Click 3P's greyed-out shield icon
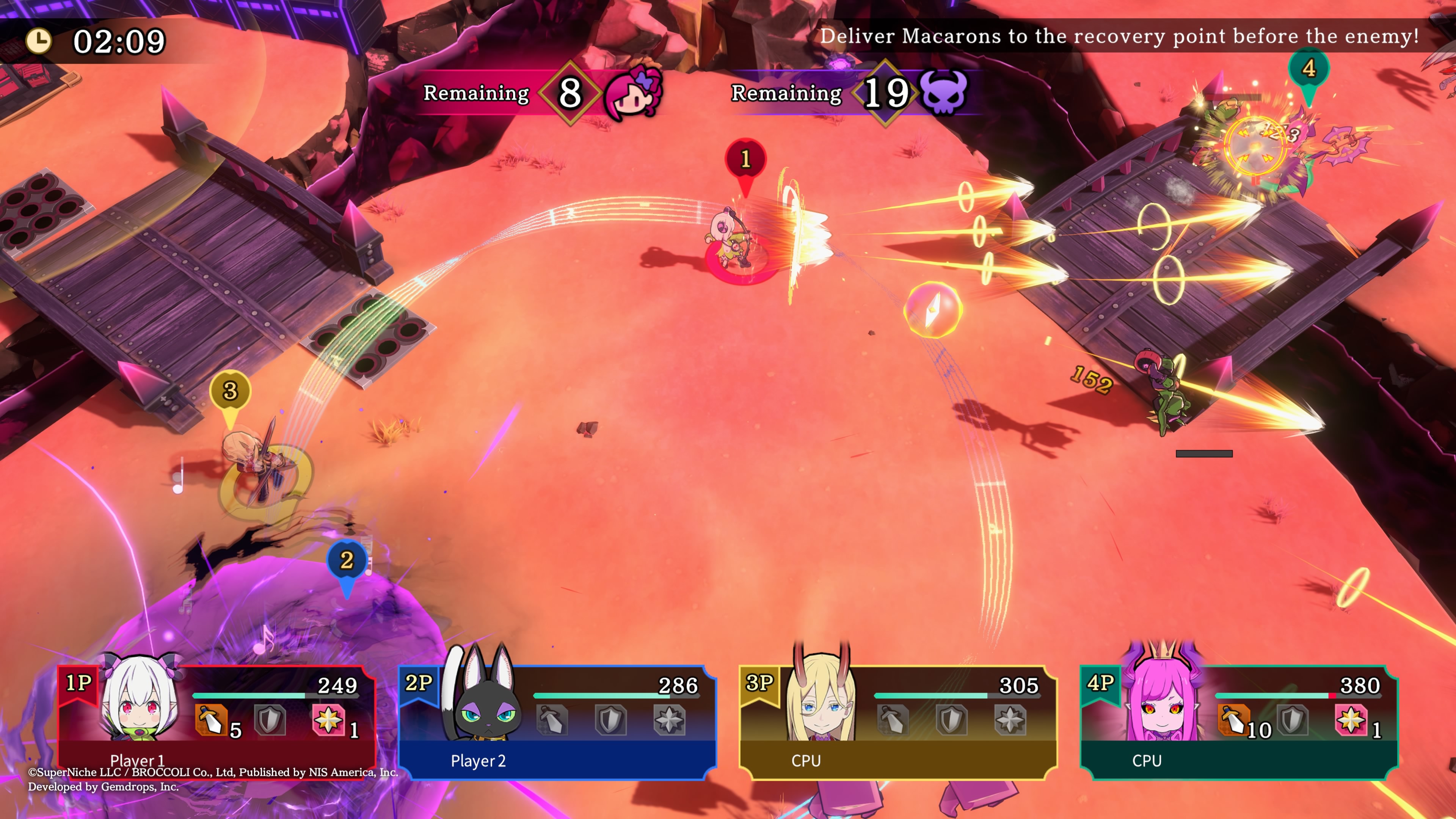1456x819 pixels. [952, 720]
